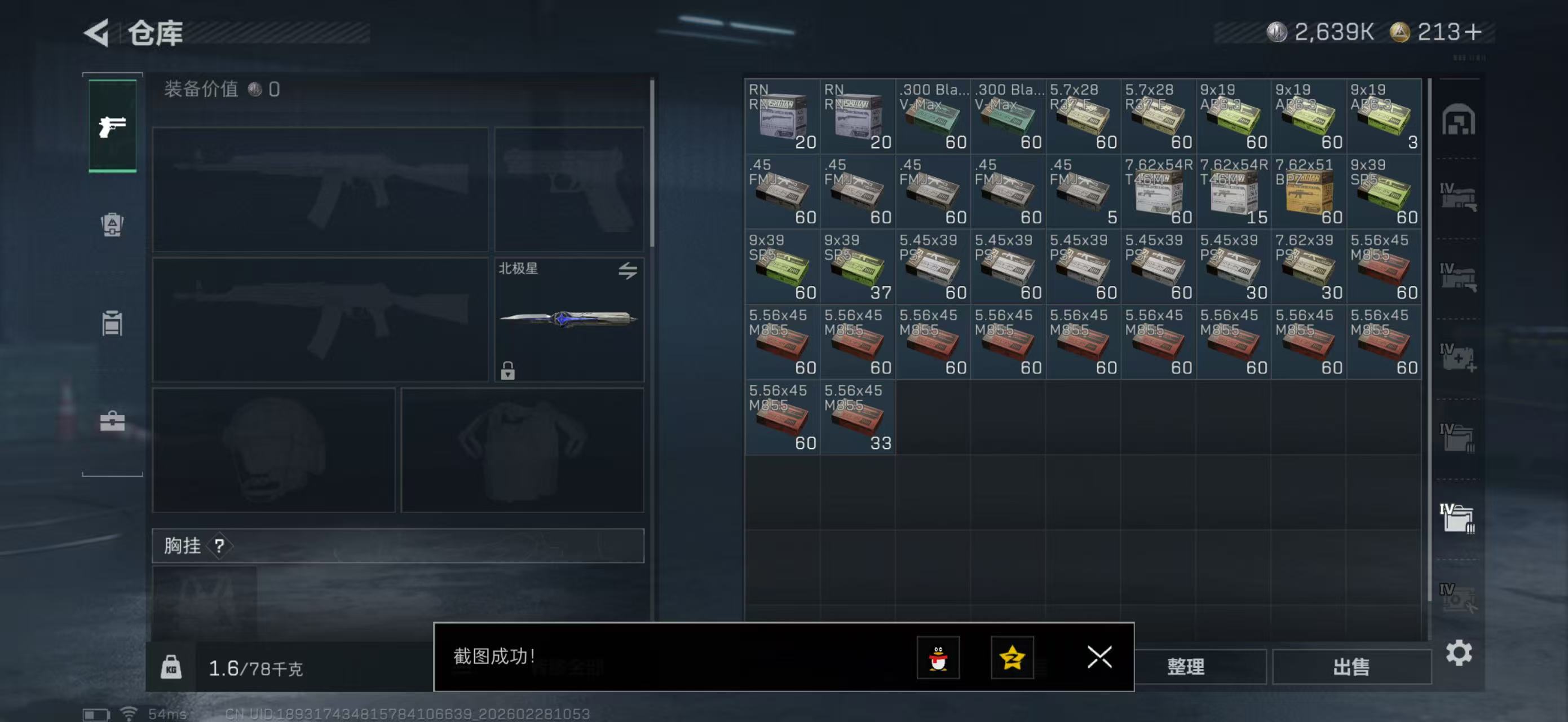Image resolution: width=1568 pixels, height=722 pixels.
Task: Go back from the 仓库 warehouse screen
Action: point(98,33)
